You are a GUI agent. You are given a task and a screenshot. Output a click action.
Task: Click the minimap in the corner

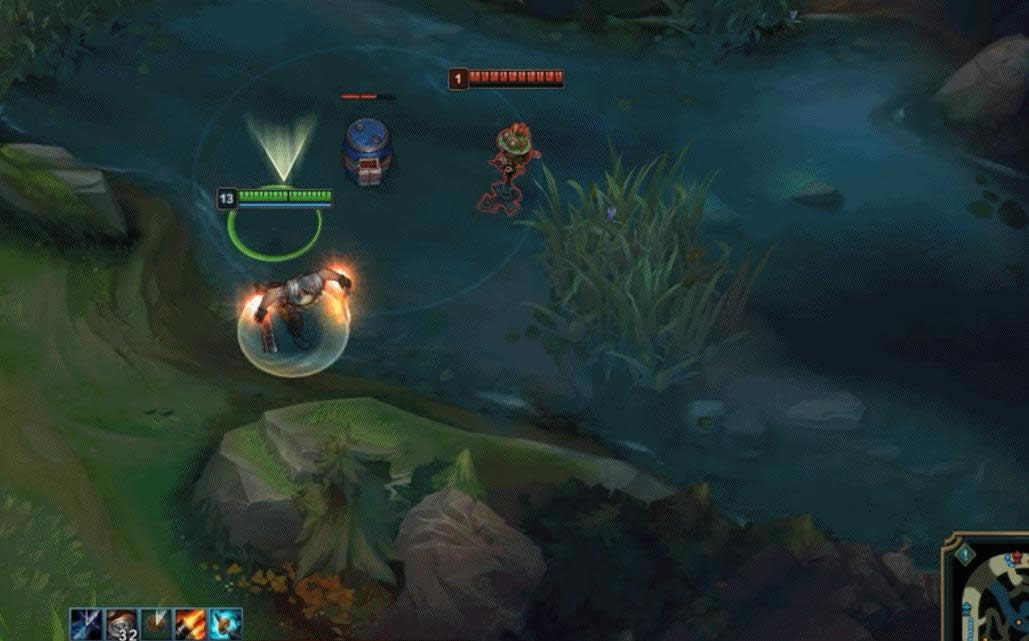pyautogui.click(x=994, y=600)
